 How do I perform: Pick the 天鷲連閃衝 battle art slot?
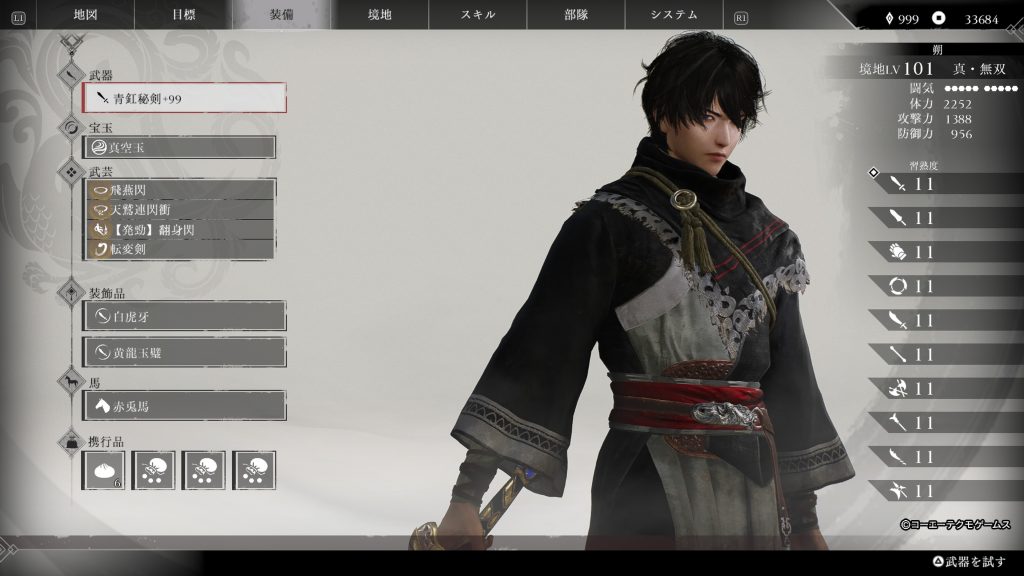point(180,209)
